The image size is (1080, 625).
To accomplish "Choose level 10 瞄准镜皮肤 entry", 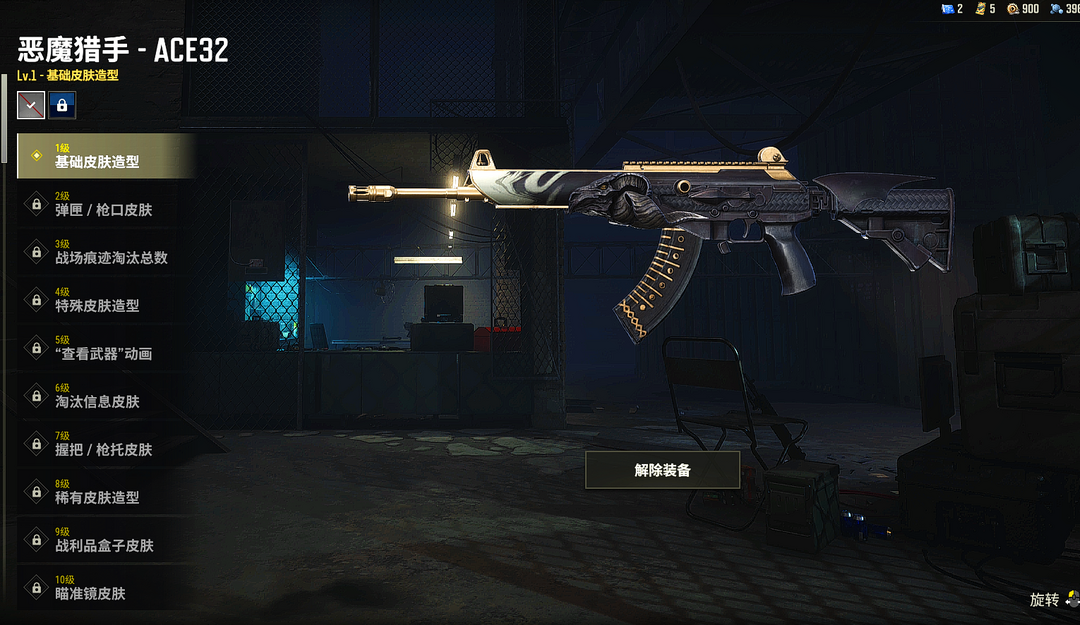I will (105, 588).
